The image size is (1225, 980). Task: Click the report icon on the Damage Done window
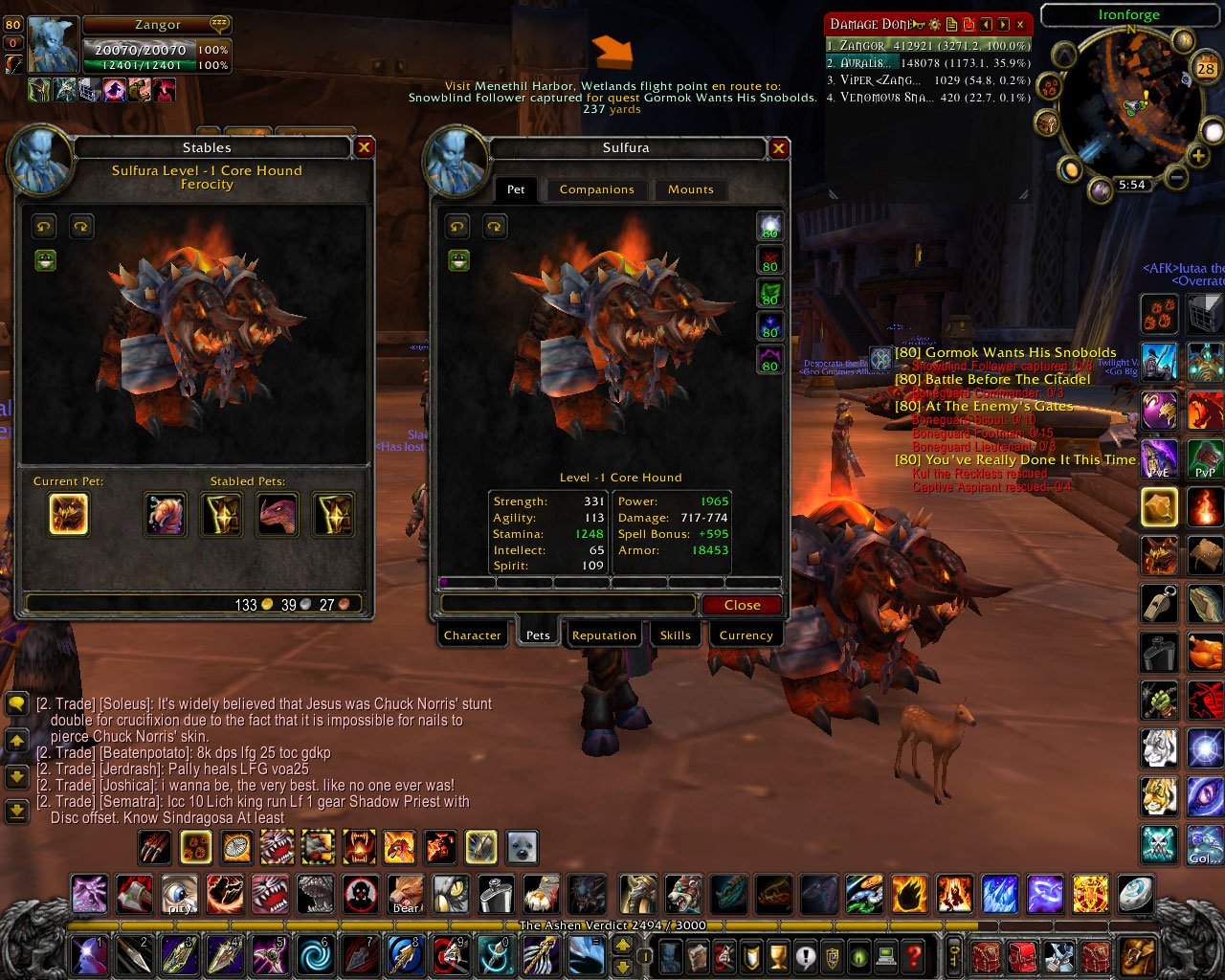[x=953, y=24]
